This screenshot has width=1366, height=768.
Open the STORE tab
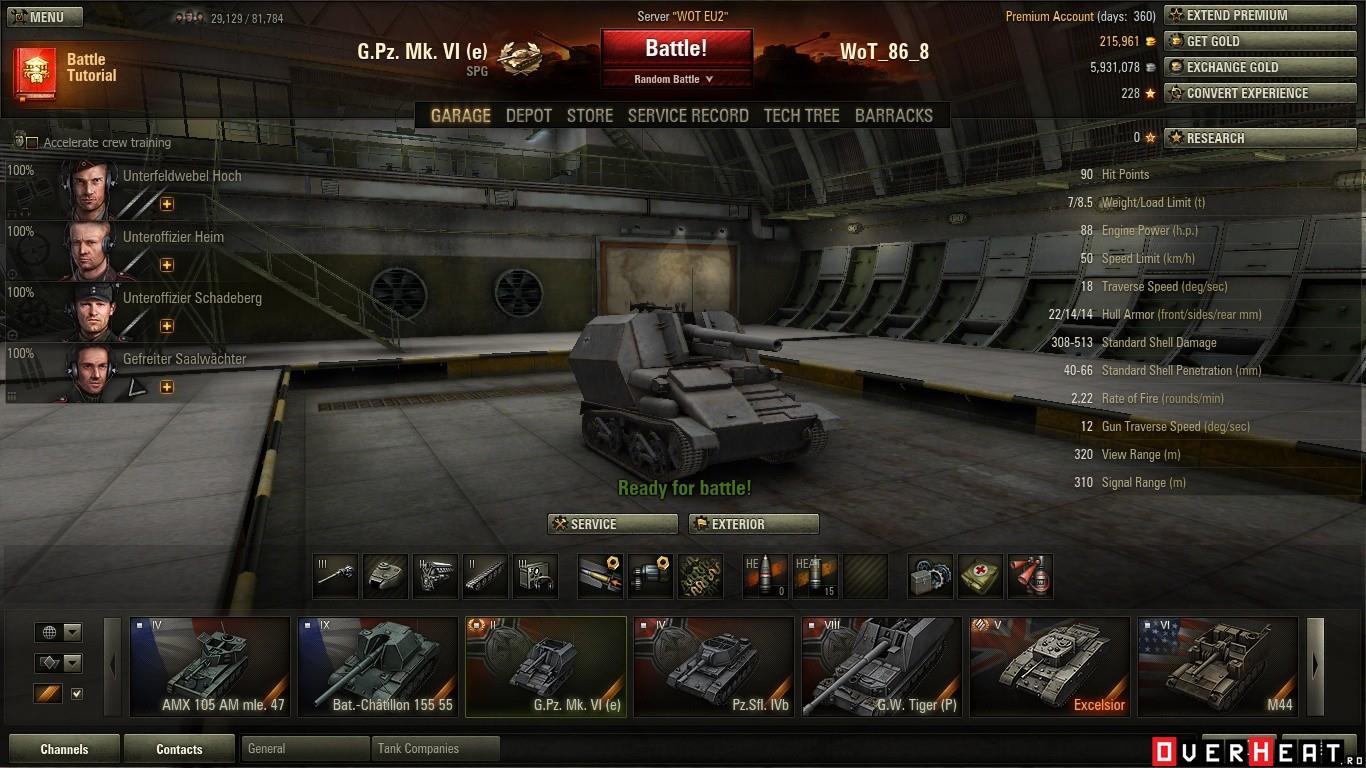pos(589,116)
